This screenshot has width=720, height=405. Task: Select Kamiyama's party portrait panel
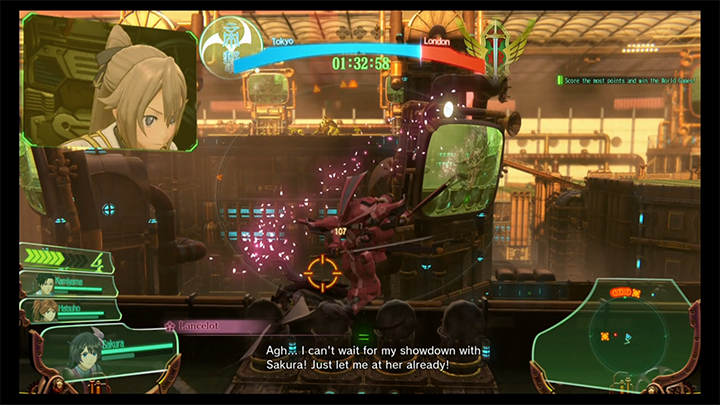(66, 285)
